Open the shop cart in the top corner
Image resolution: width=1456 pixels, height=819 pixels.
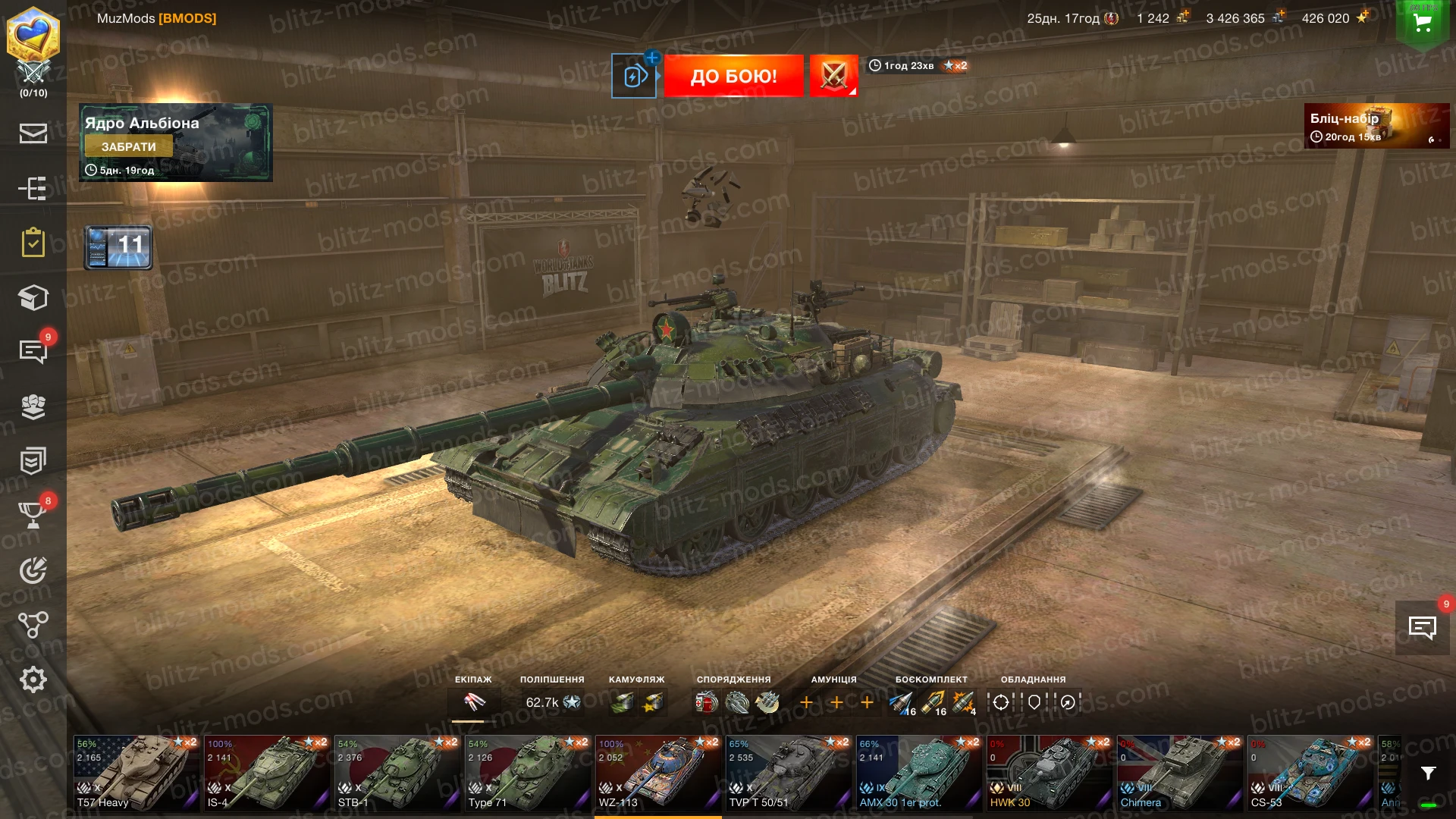tap(1423, 23)
